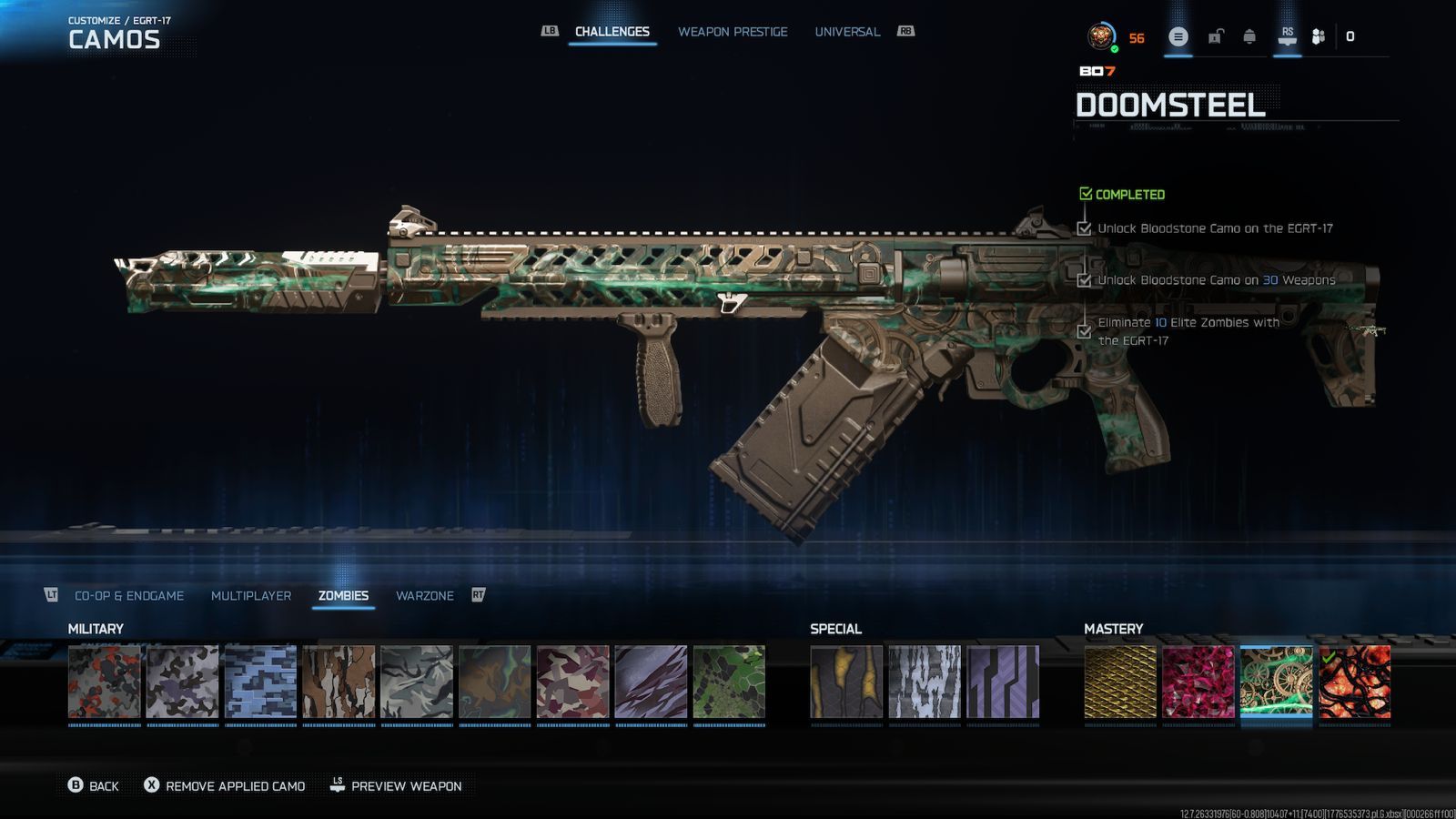
Task: Apply the green hexagon scale camo
Action: pyautogui.click(x=729, y=682)
